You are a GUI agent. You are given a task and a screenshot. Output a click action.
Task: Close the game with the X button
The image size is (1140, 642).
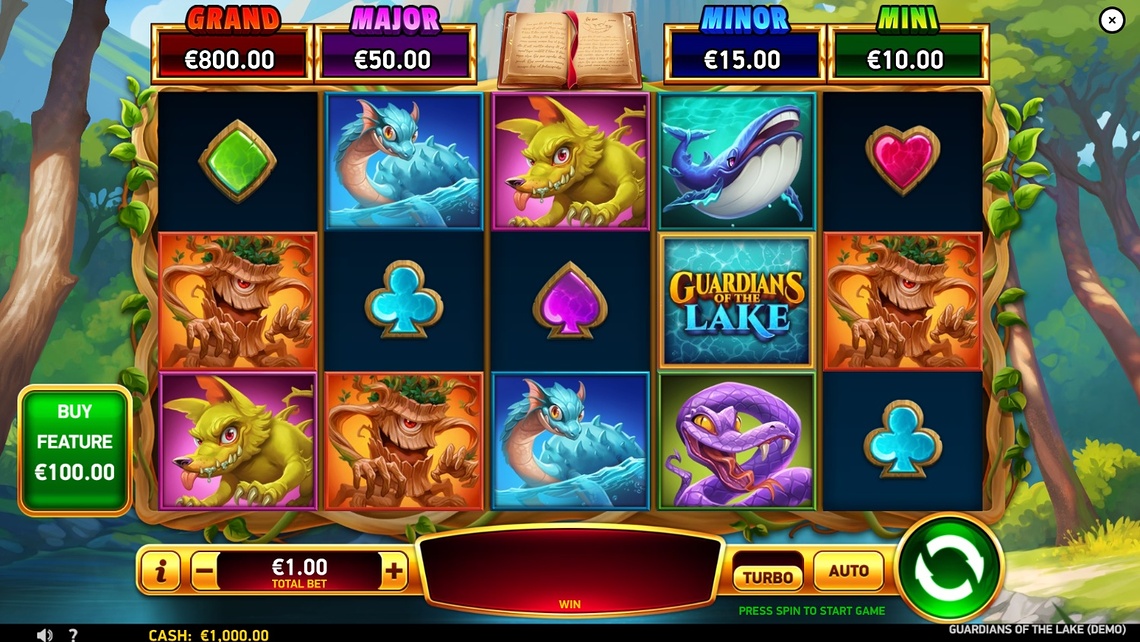[x=1112, y=20]
